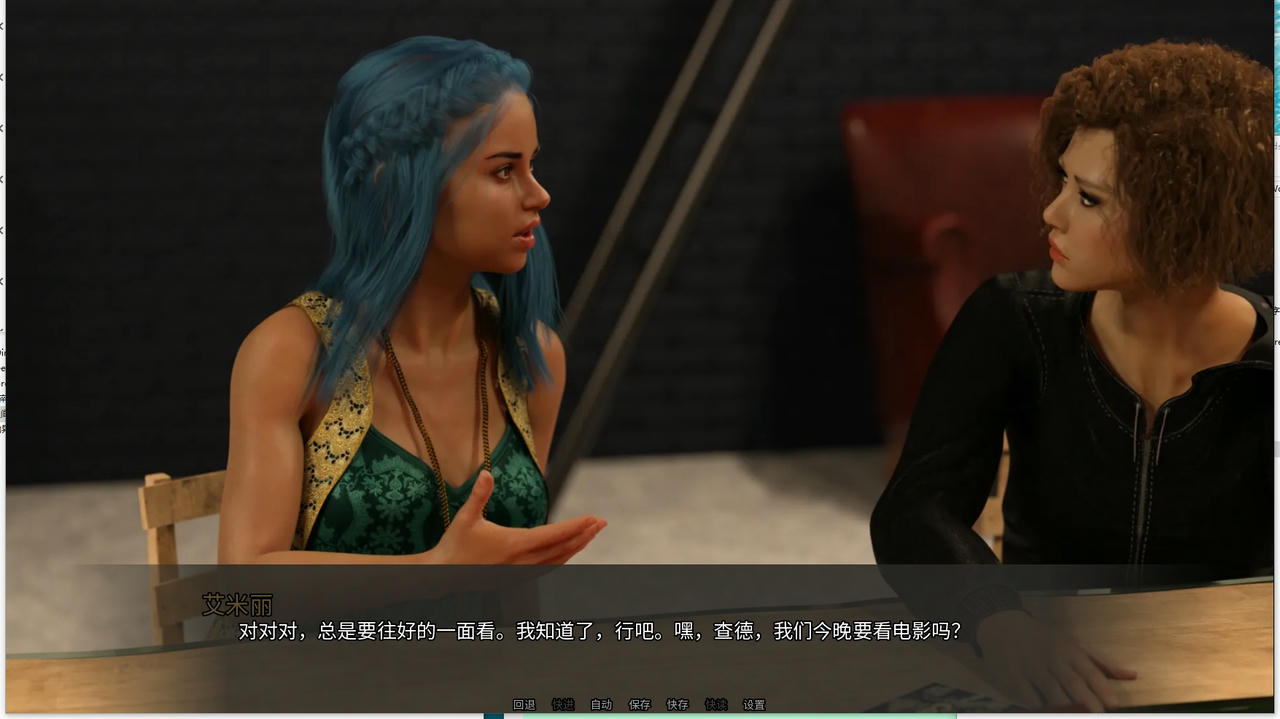Toggle 自动 auto-advance mode
Image resolution: width=1280 pixels, height=719 pixels.
point(601,705)
